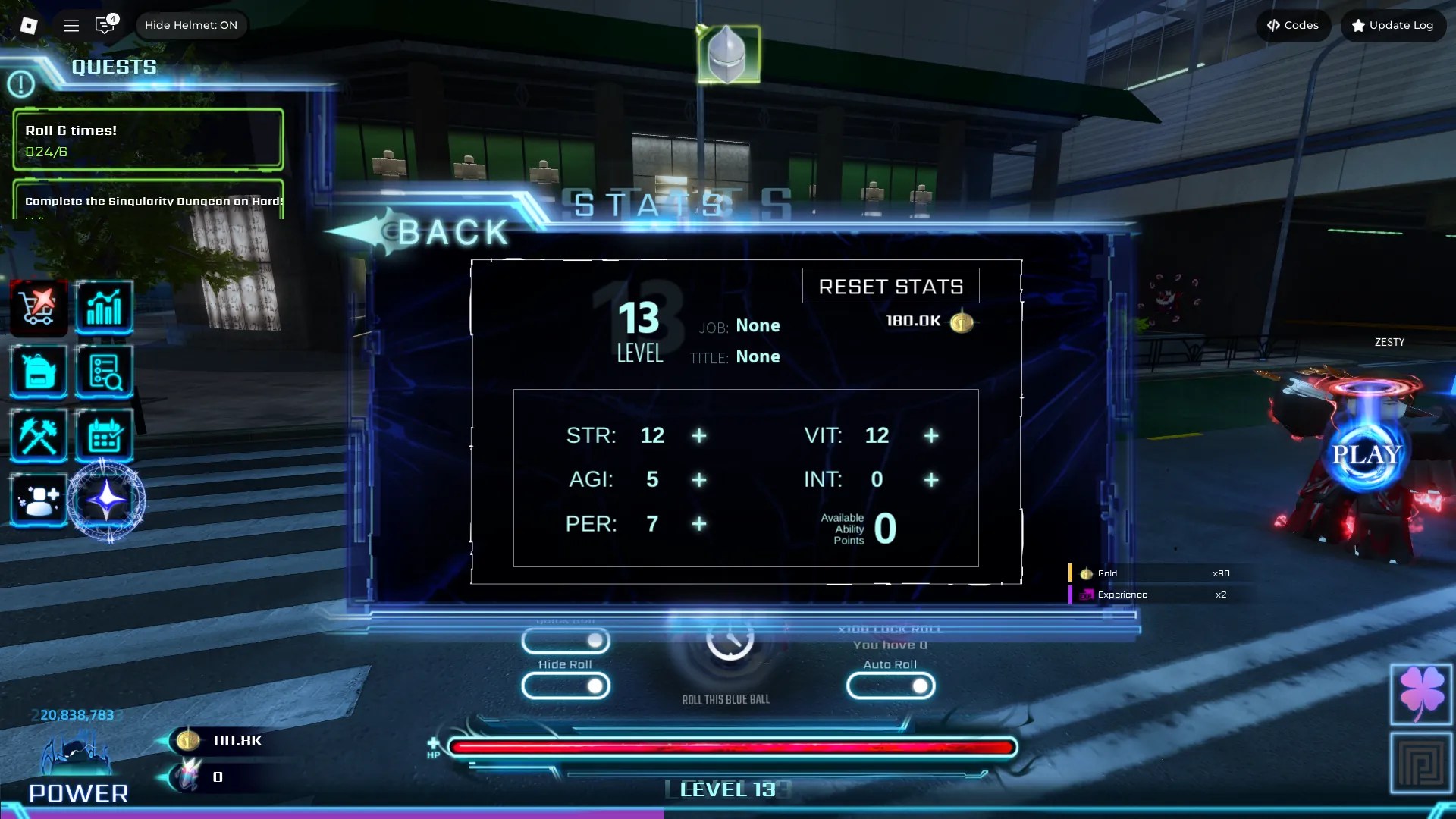Select the Roll 6 times quest
1456x819 pixels.
pyautogui.click(x=147, y=139)
